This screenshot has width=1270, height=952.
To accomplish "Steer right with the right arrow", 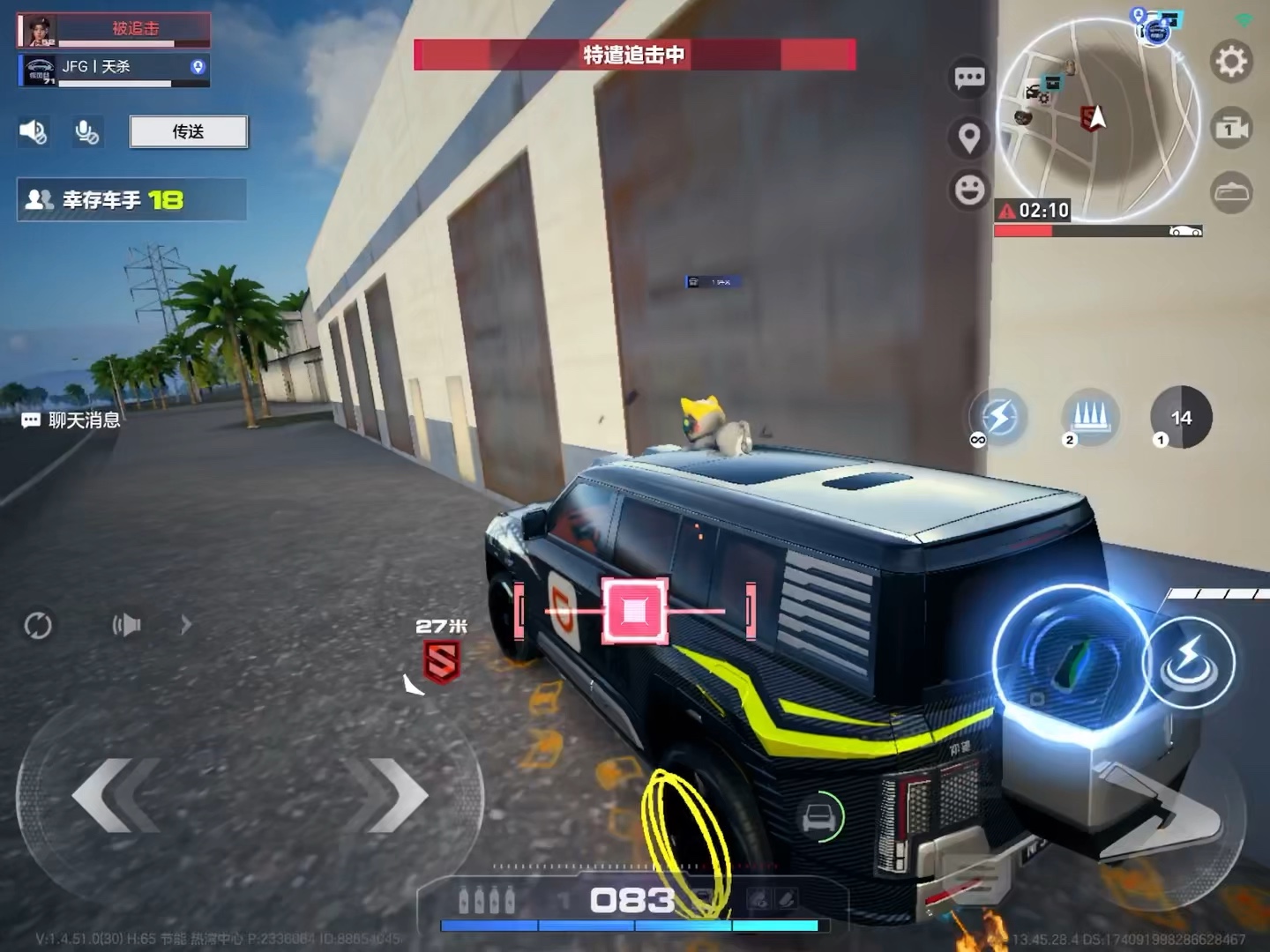I will point(388,795).
